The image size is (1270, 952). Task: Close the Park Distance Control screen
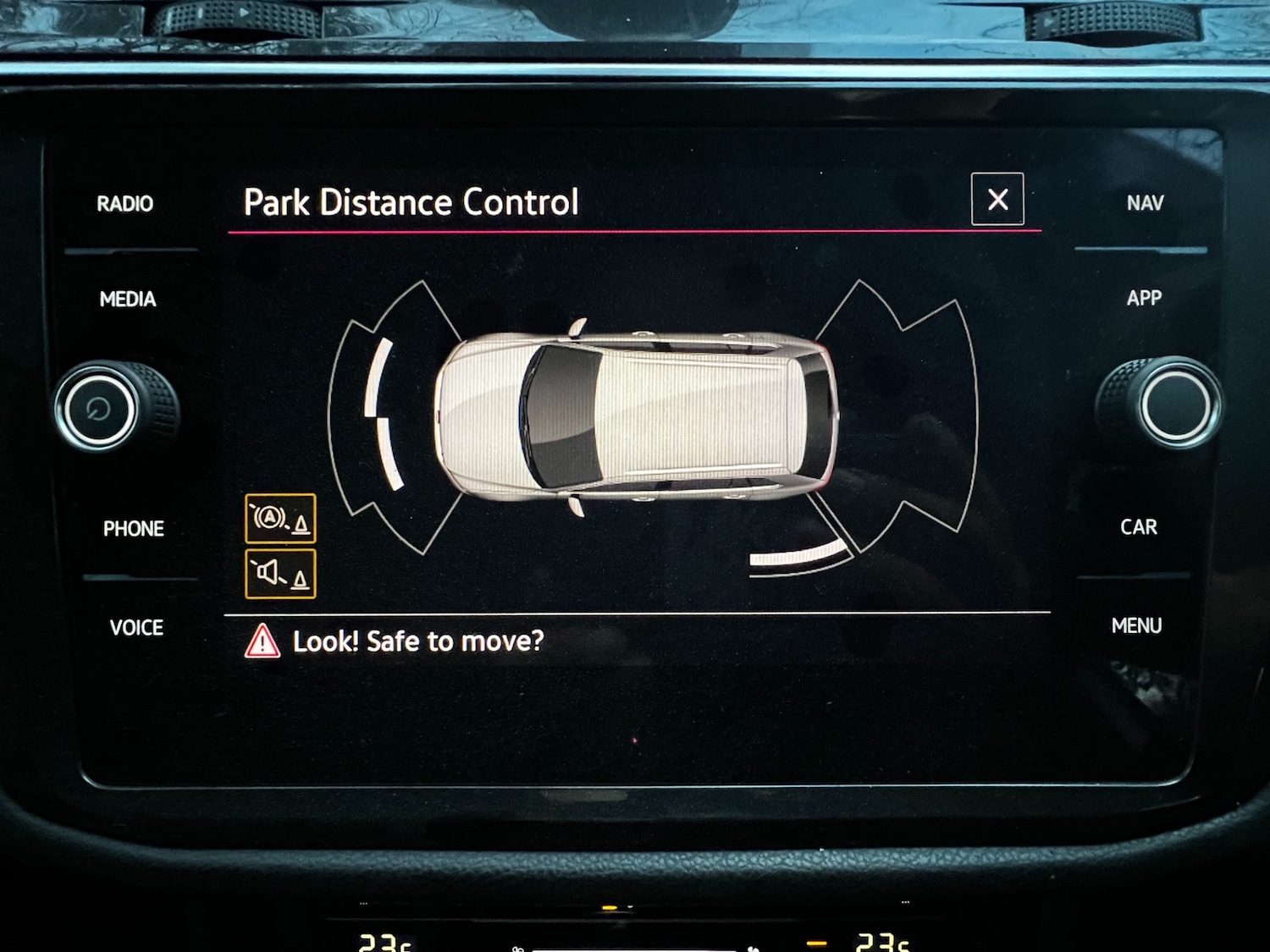(x=997, y=200)
